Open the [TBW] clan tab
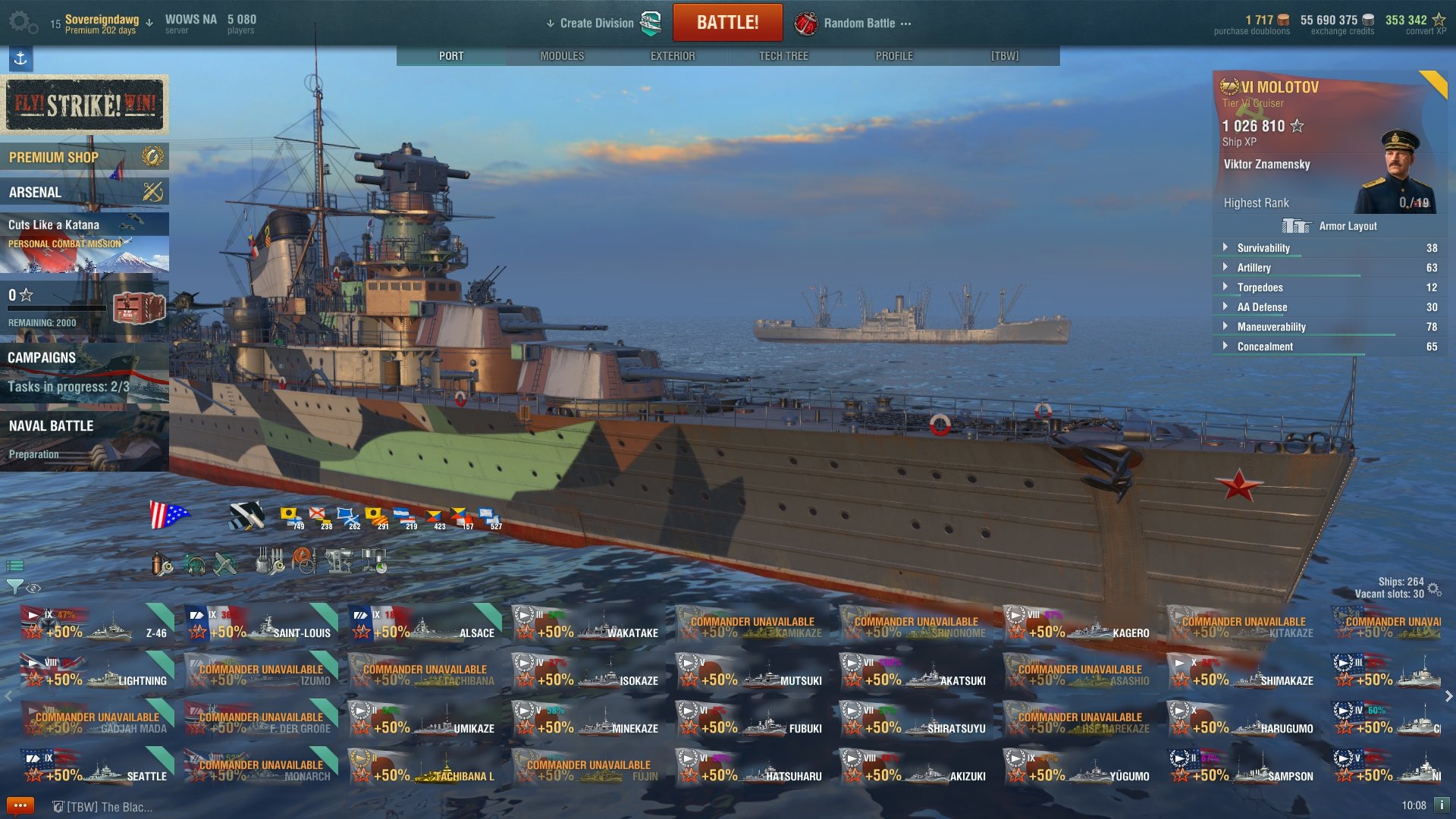The height and width of the screenshot is (819, 1456). [x=1005, y=56]
